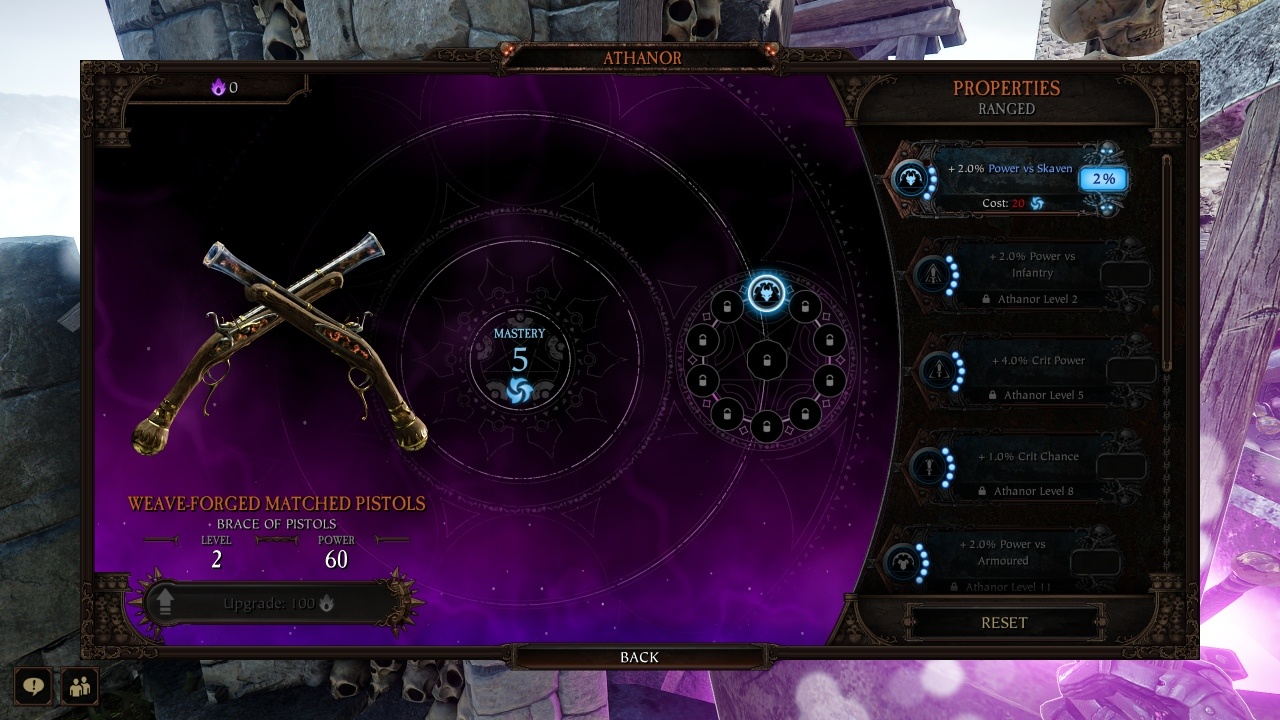1280x720 pixels.
Task: Open the players list icon
Action: pos(79,686)
